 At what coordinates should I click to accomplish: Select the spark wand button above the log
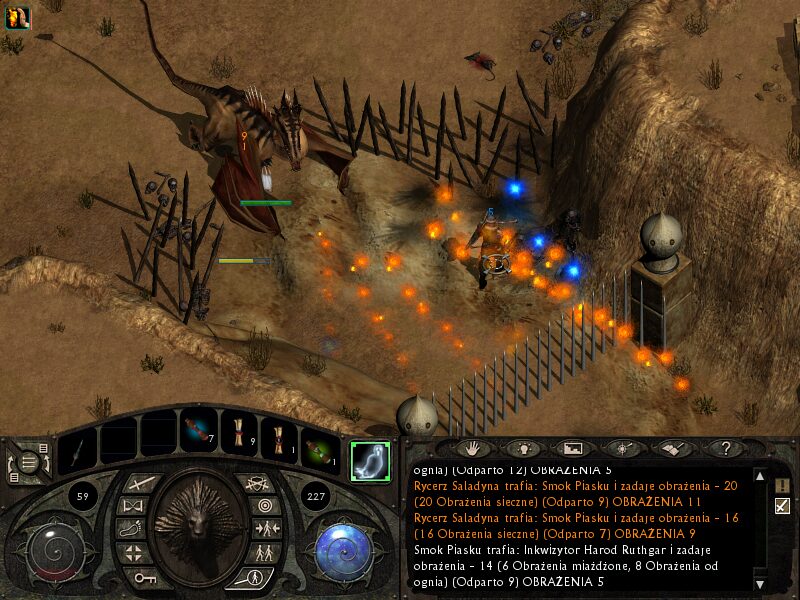pyautogui.click(x=623, y=449)
